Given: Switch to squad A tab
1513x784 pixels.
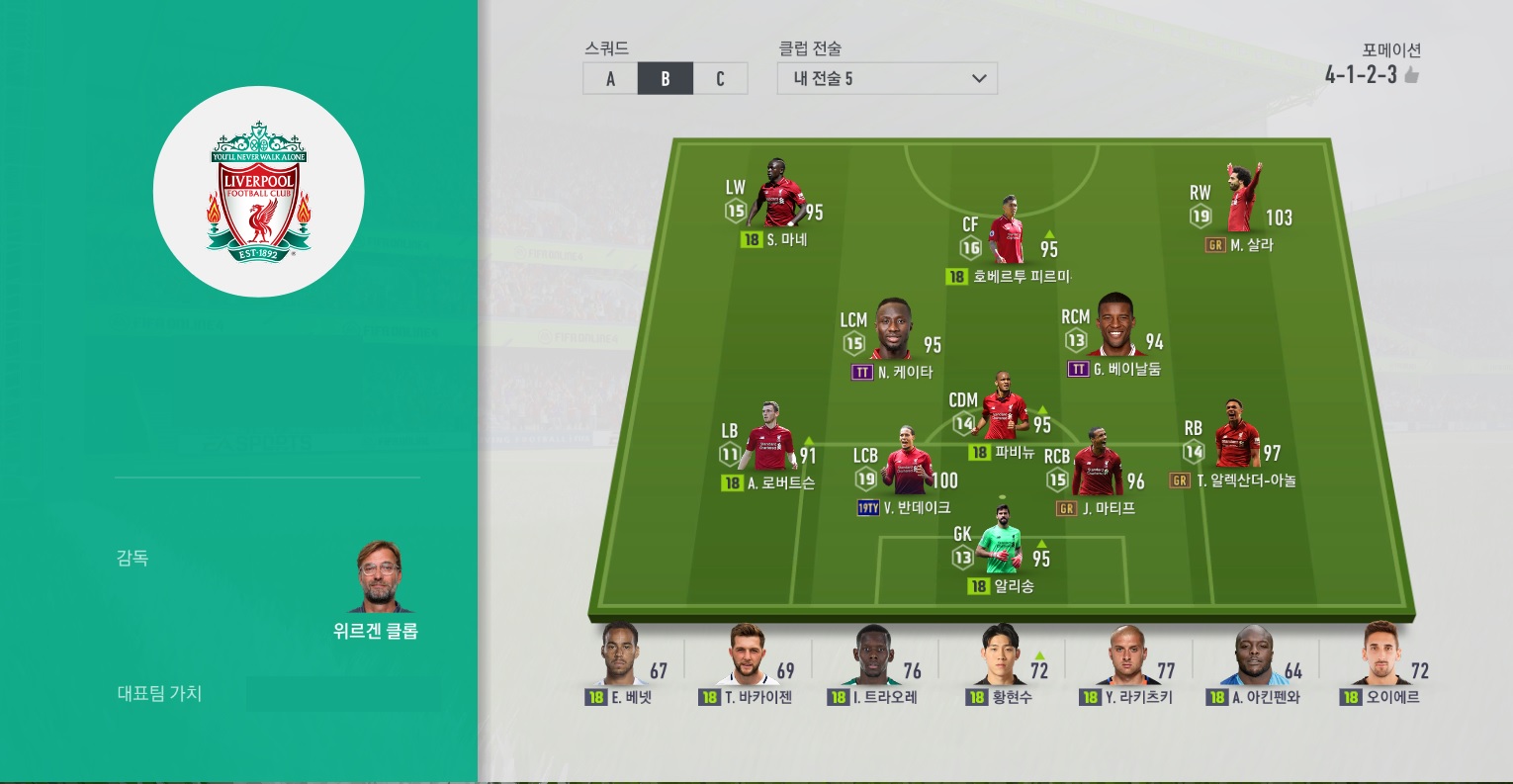Looking at the screenshot, I should 610,79.
